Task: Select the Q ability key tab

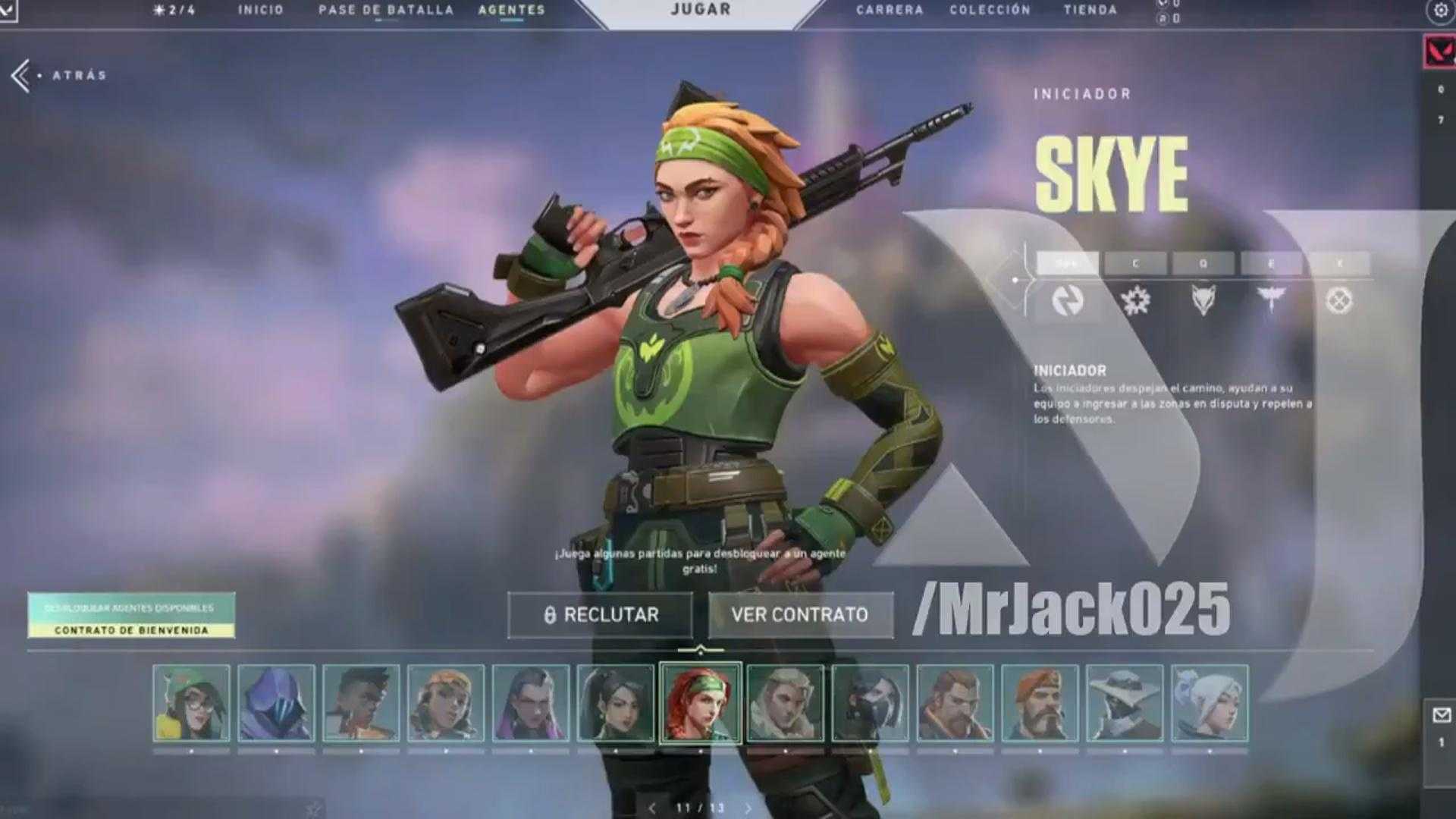Action: tap(1201, 263)
